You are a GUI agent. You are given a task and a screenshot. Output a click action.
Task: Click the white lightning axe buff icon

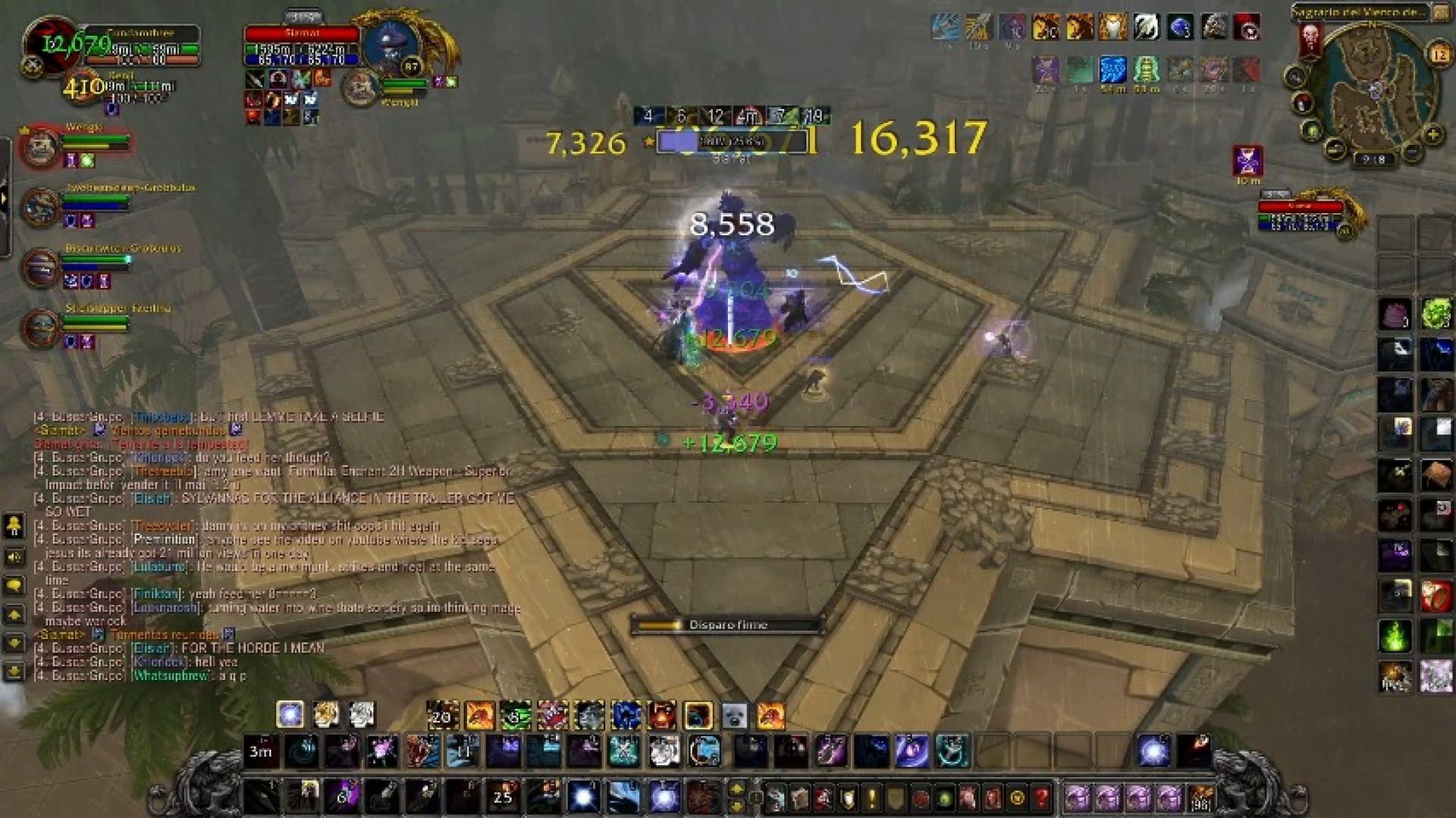tap(1146, 25)
